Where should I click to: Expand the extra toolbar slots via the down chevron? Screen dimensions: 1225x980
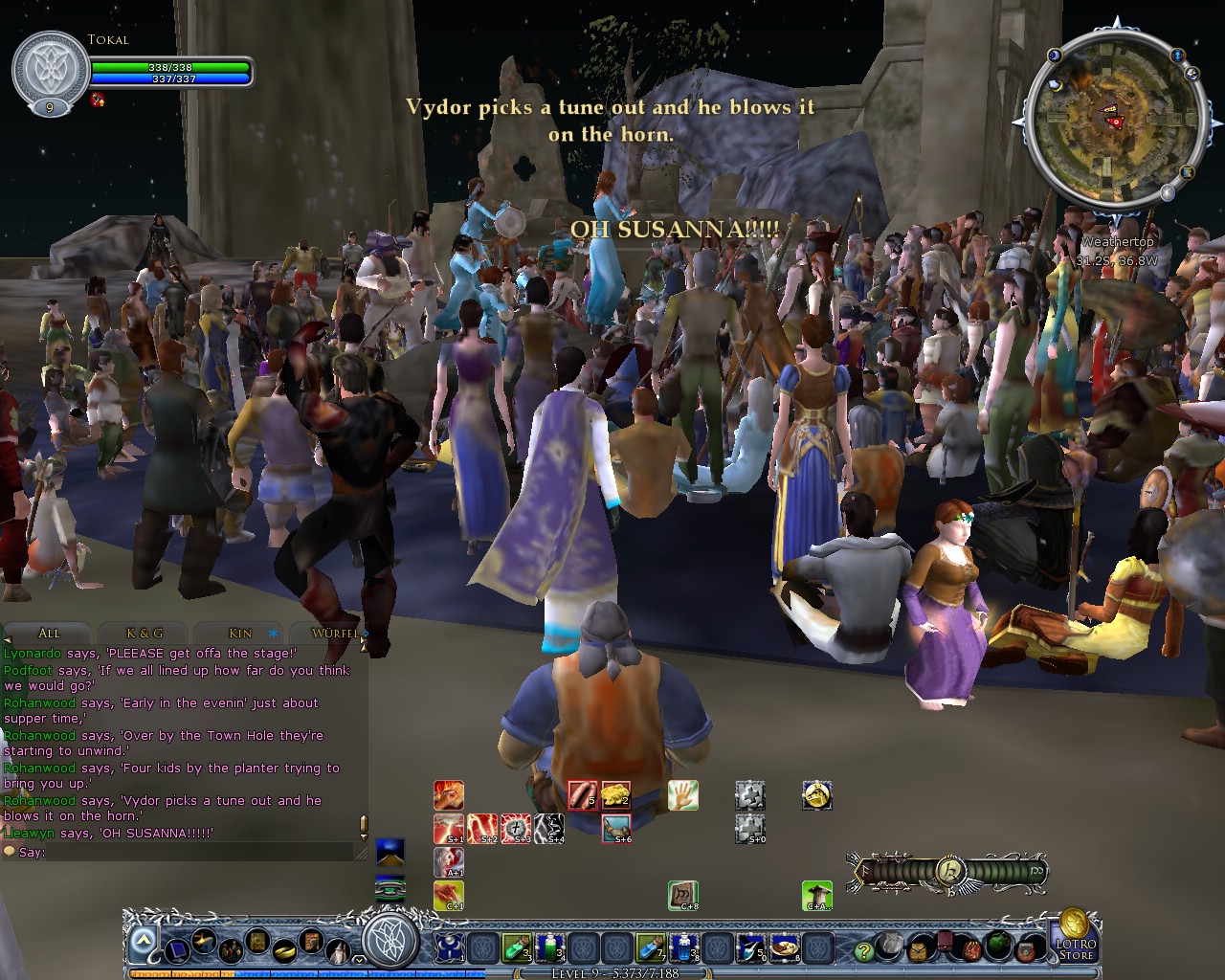coord(359,960)
